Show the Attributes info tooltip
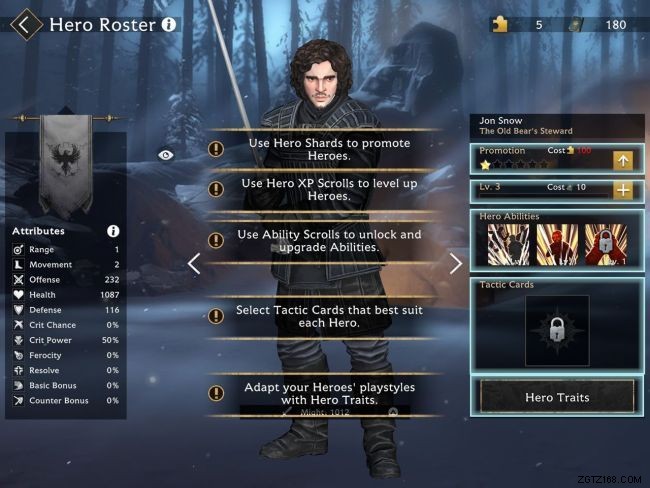The height and width of the screenshot is (488, 650). pos(113,231)
